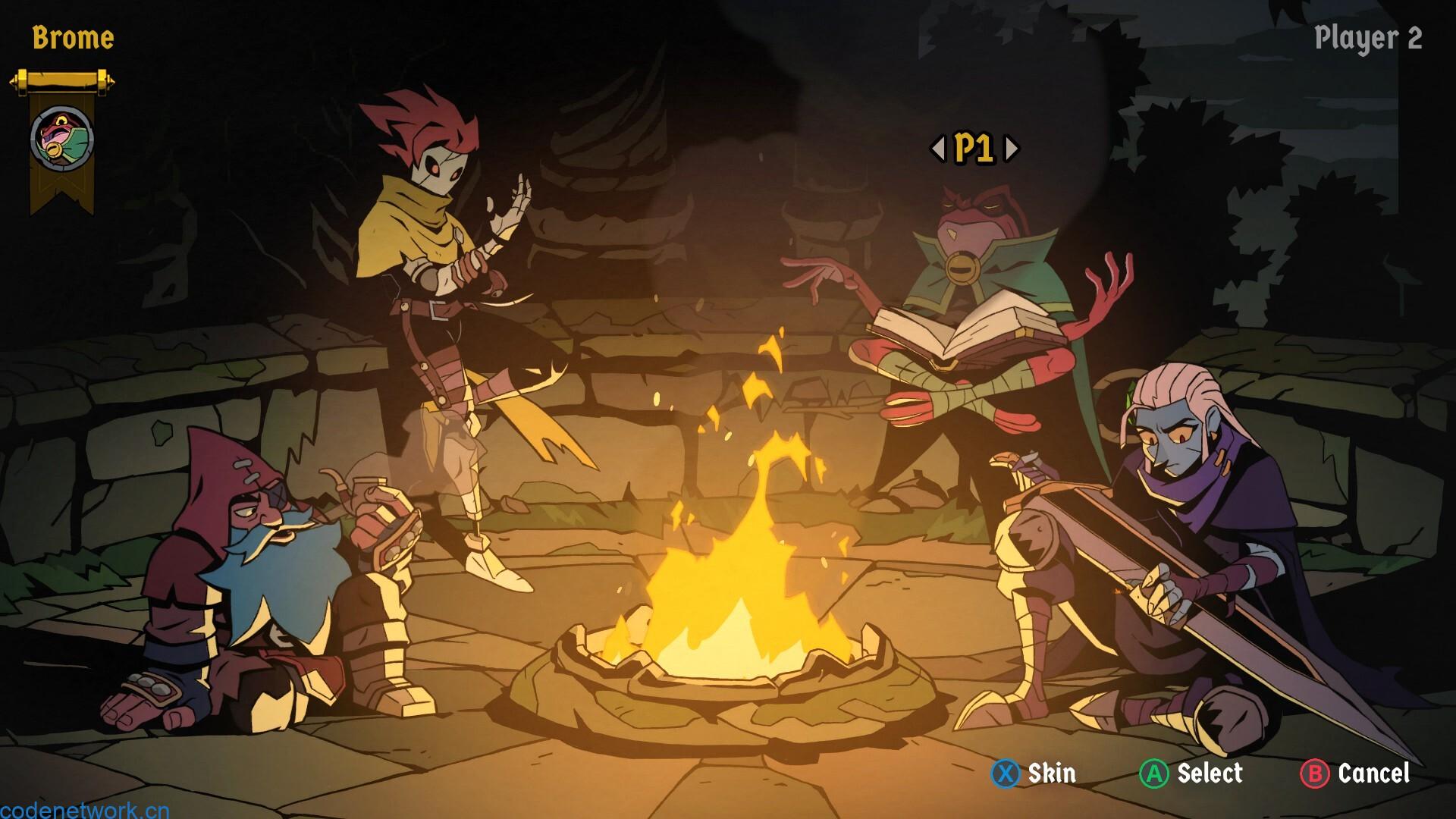Activate the Skin option
This screenshot has height=819, width=1456.
coord(1050,774)
